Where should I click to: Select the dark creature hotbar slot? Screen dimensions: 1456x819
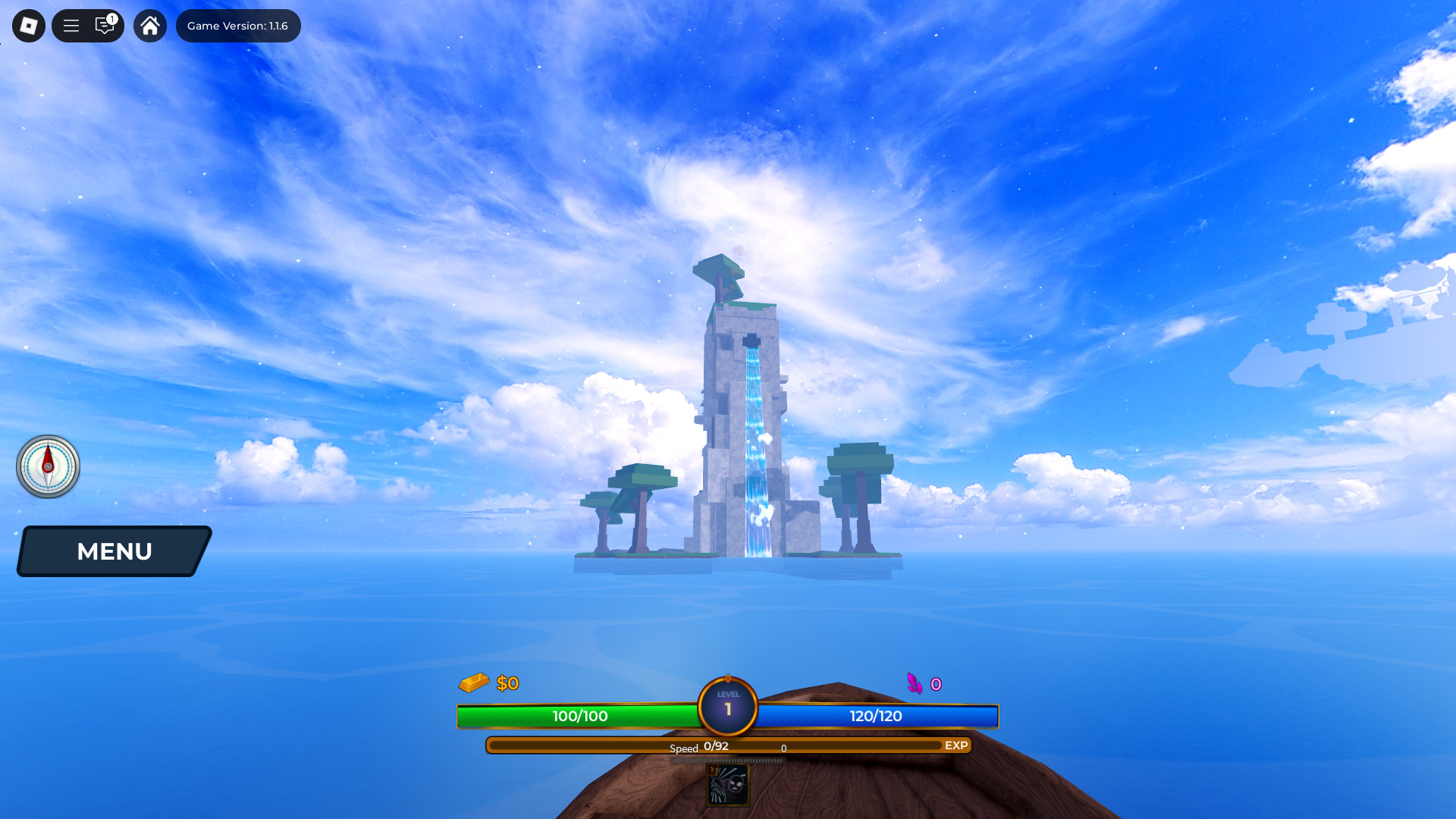(728, 784)
